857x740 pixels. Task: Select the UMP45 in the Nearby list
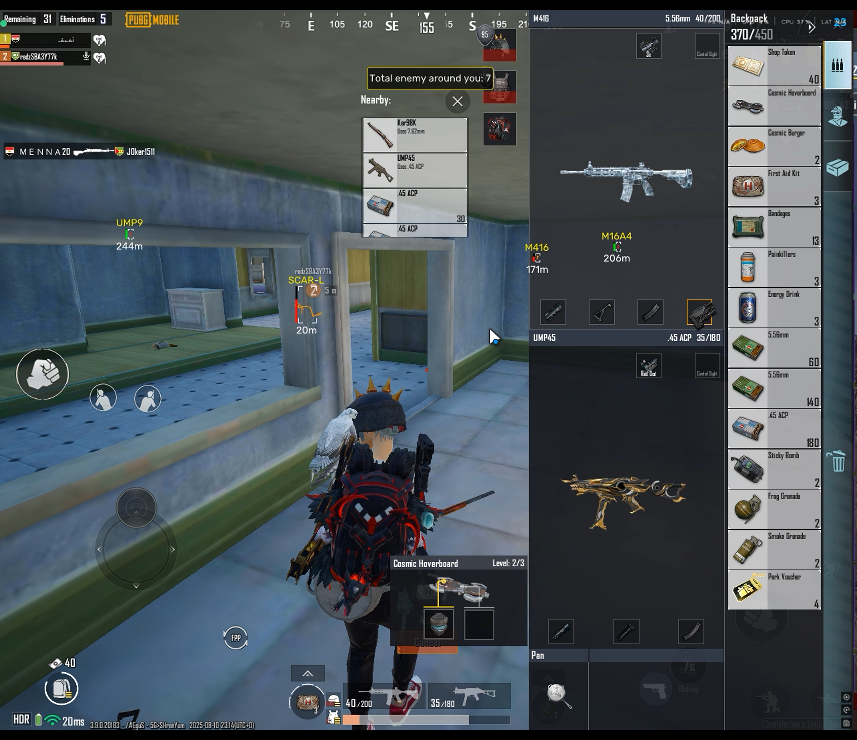(x=414, y=170)
